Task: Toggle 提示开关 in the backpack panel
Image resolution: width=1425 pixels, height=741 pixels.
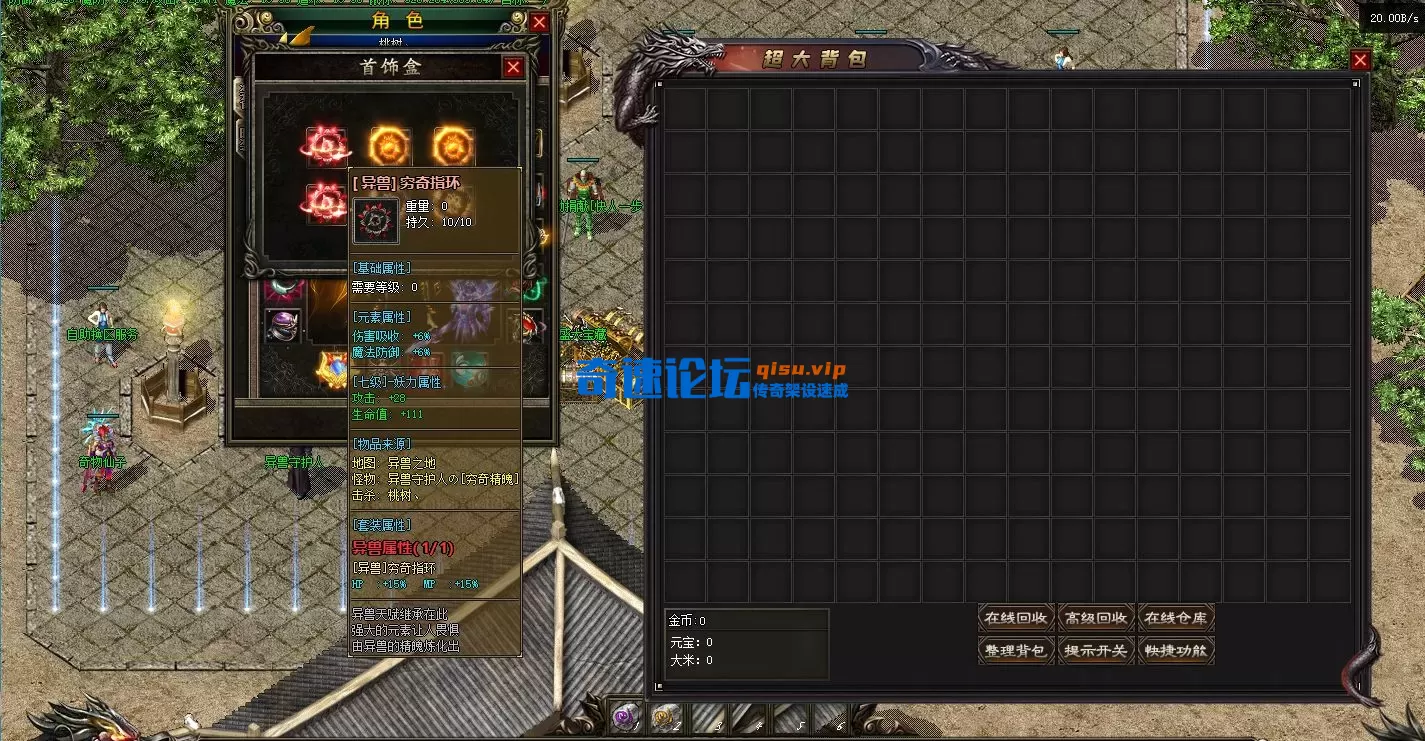Action: [1096, 650]
